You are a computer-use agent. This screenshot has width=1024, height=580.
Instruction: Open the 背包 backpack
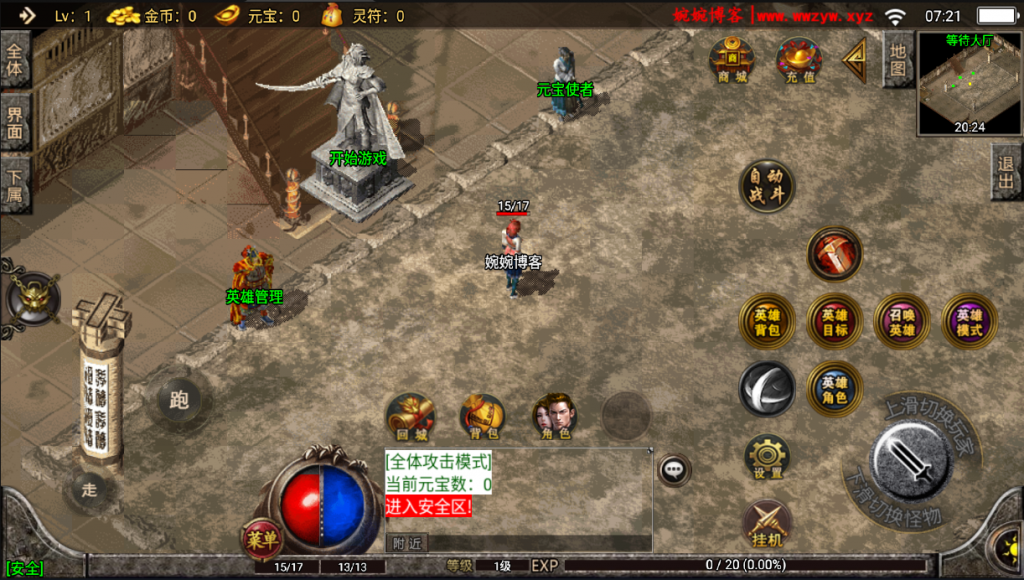click(483, 417)
